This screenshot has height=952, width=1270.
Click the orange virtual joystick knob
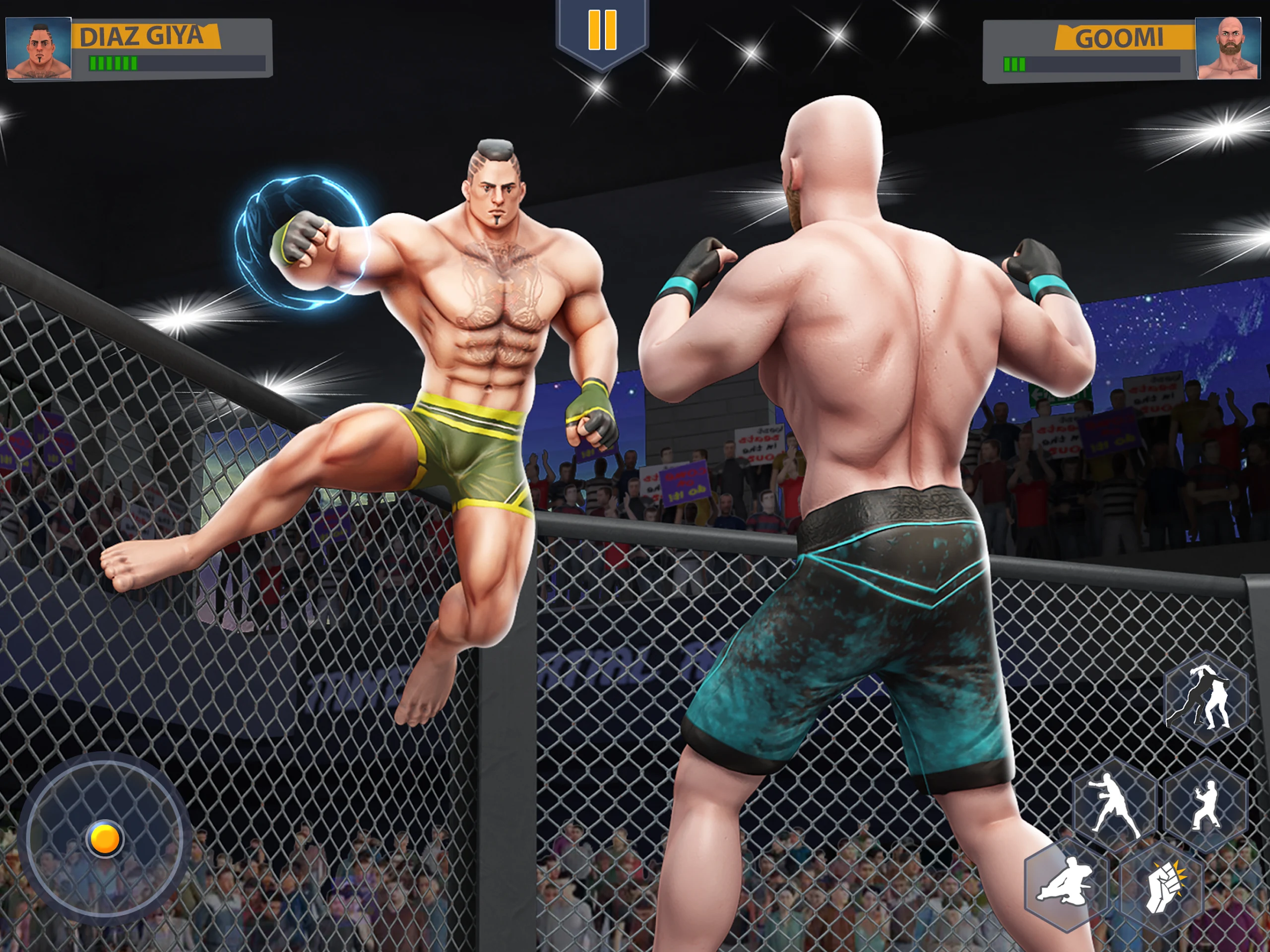[105, 839]
